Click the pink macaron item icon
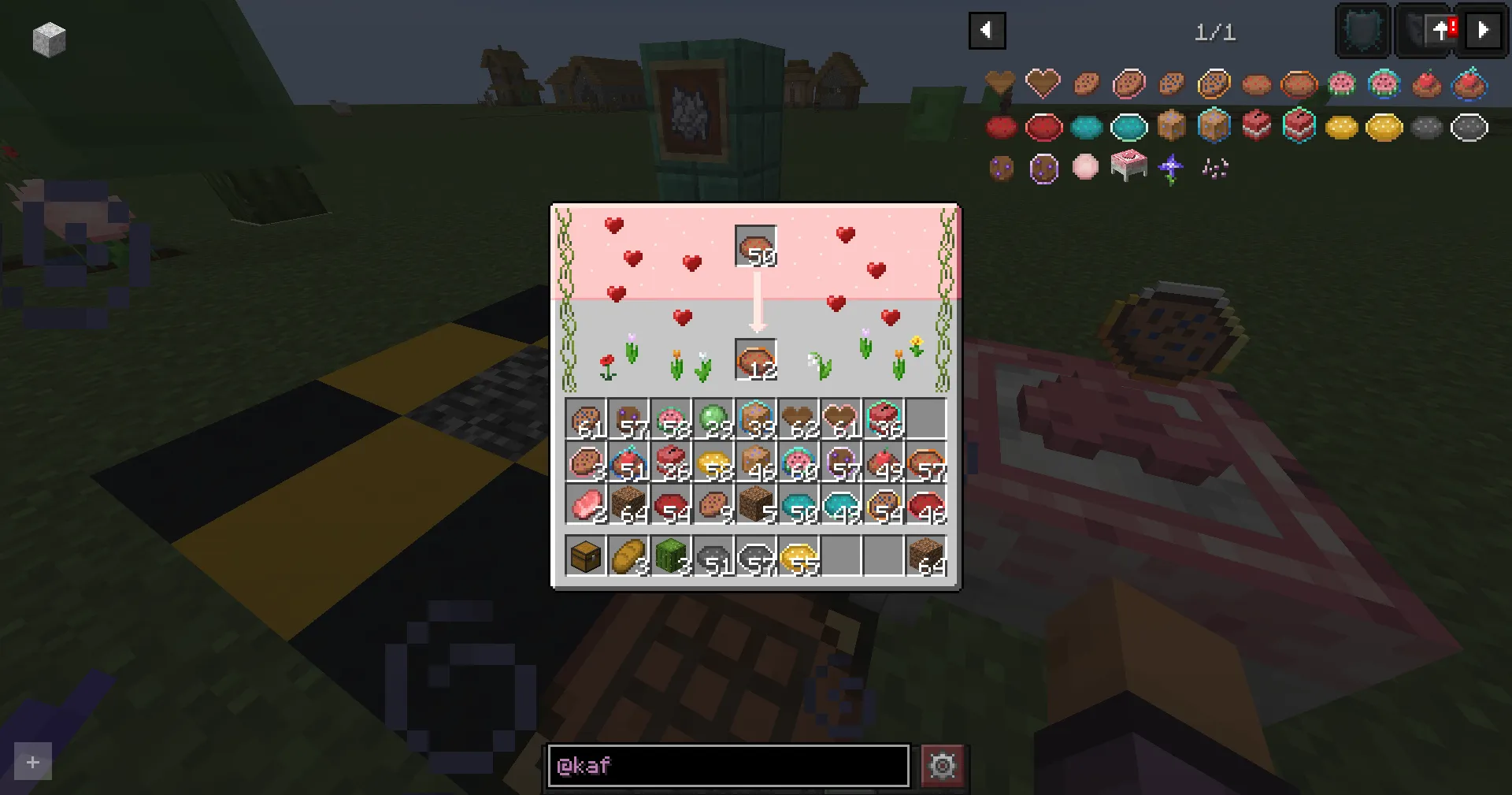 [1087, 167]
